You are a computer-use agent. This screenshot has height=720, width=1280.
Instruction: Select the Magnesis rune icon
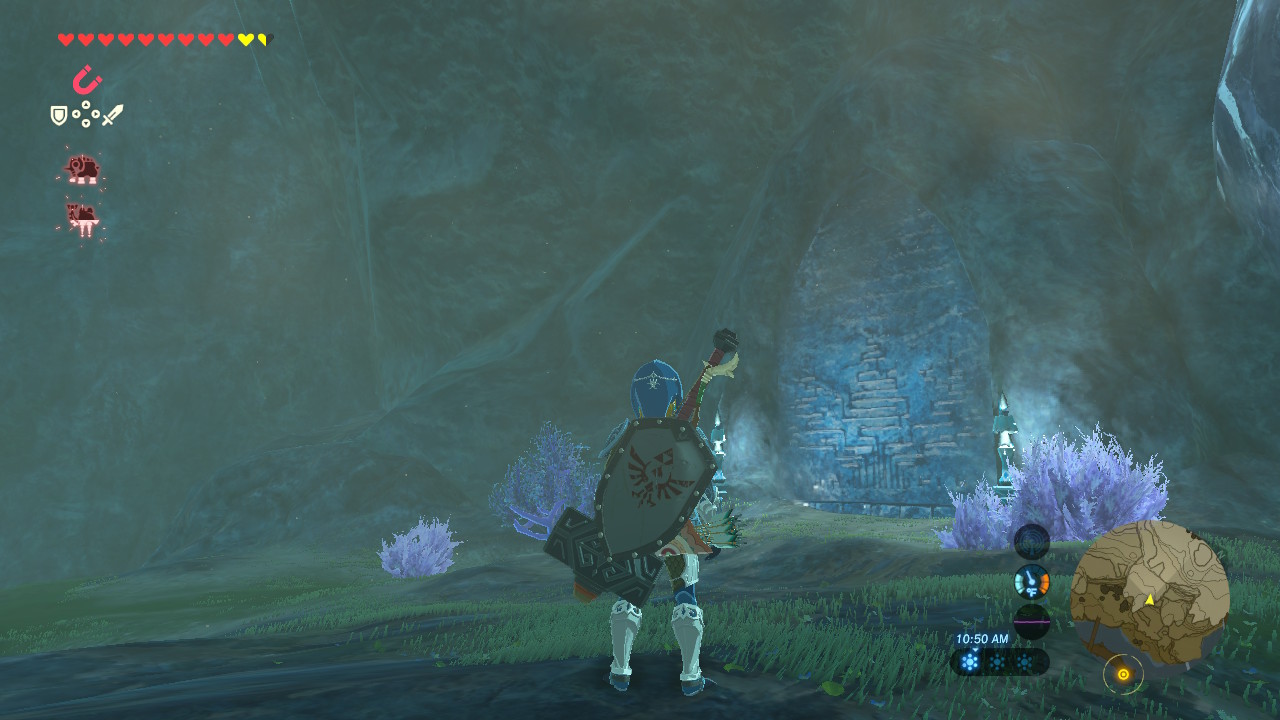(x=85, y=80)
